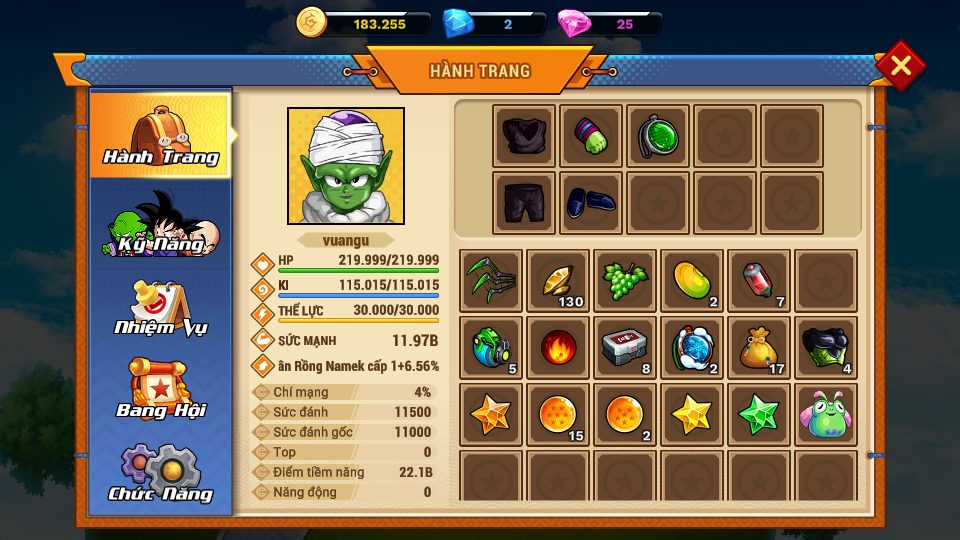Select the Hành Trang backpack tab
The image size is (960, 540).
161,134
